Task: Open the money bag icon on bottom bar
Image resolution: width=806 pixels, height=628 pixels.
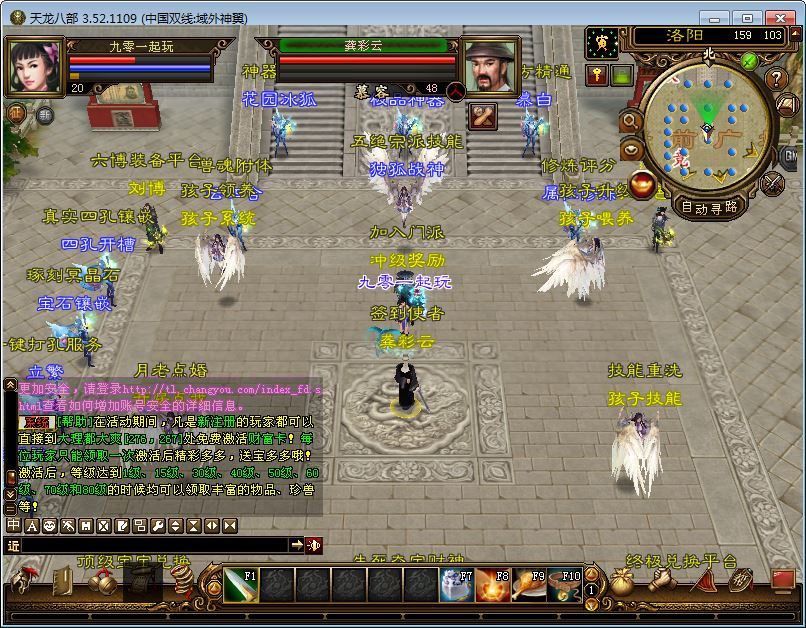Action: [x=622, y=583]
